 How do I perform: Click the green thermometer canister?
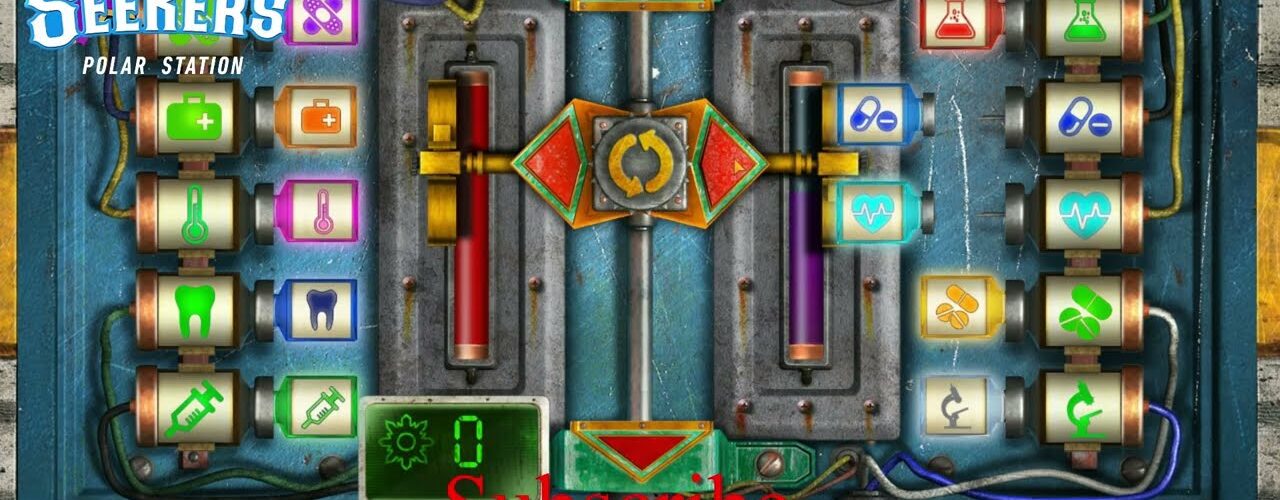[x=190, y=212]
